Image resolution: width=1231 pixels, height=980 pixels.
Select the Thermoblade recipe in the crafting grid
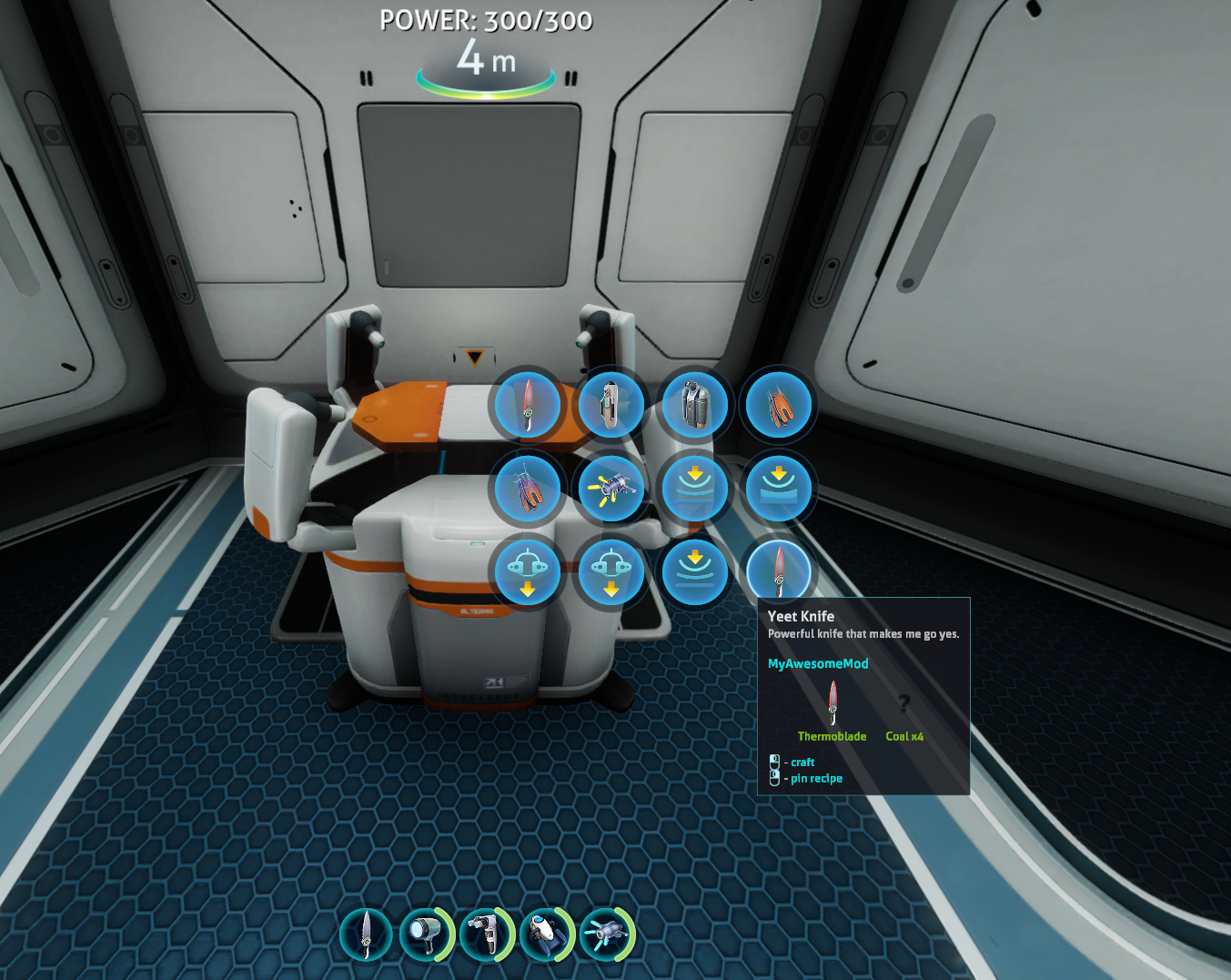(x=527, y=405)
